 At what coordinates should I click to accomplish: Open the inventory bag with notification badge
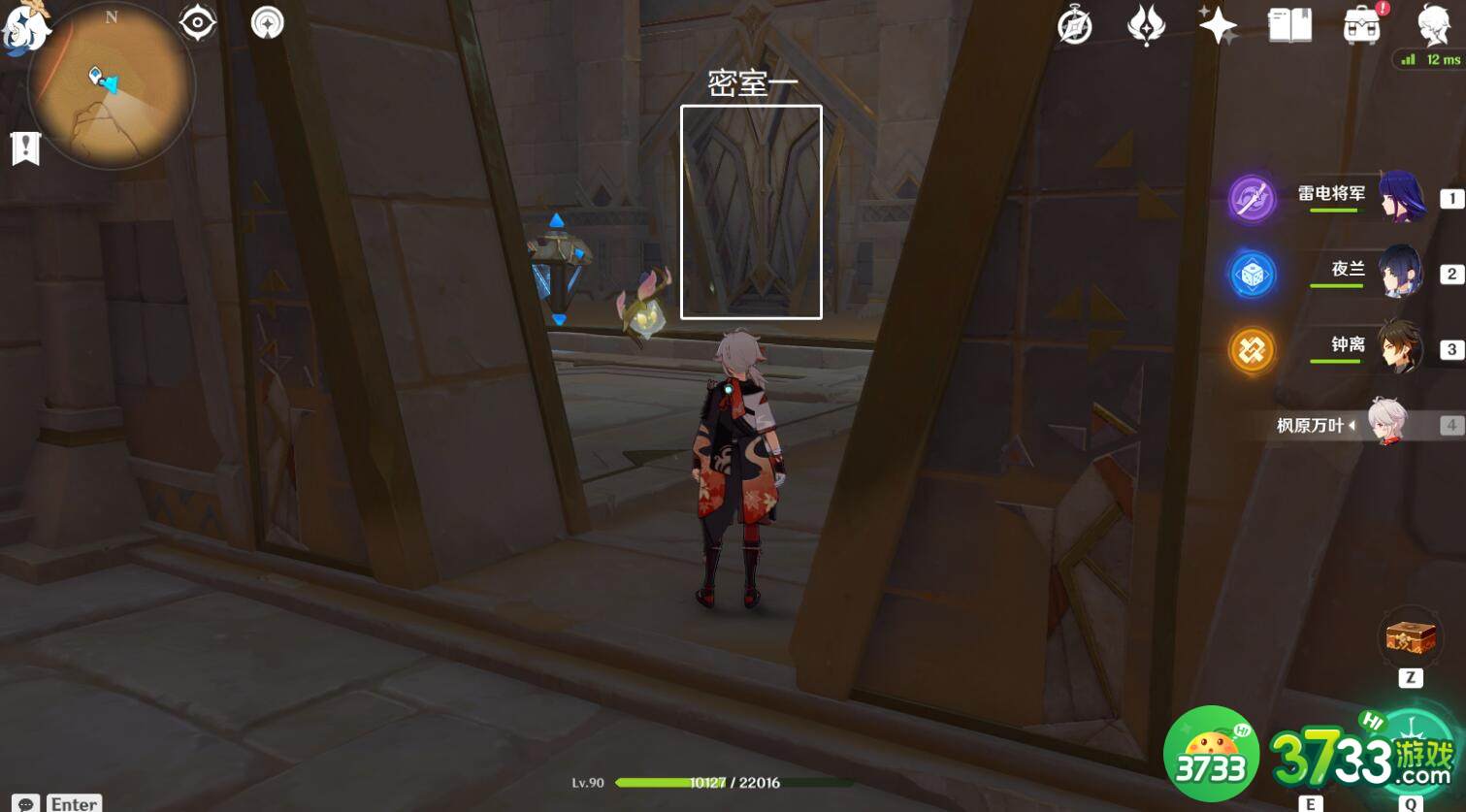[x=1362, y=26]
